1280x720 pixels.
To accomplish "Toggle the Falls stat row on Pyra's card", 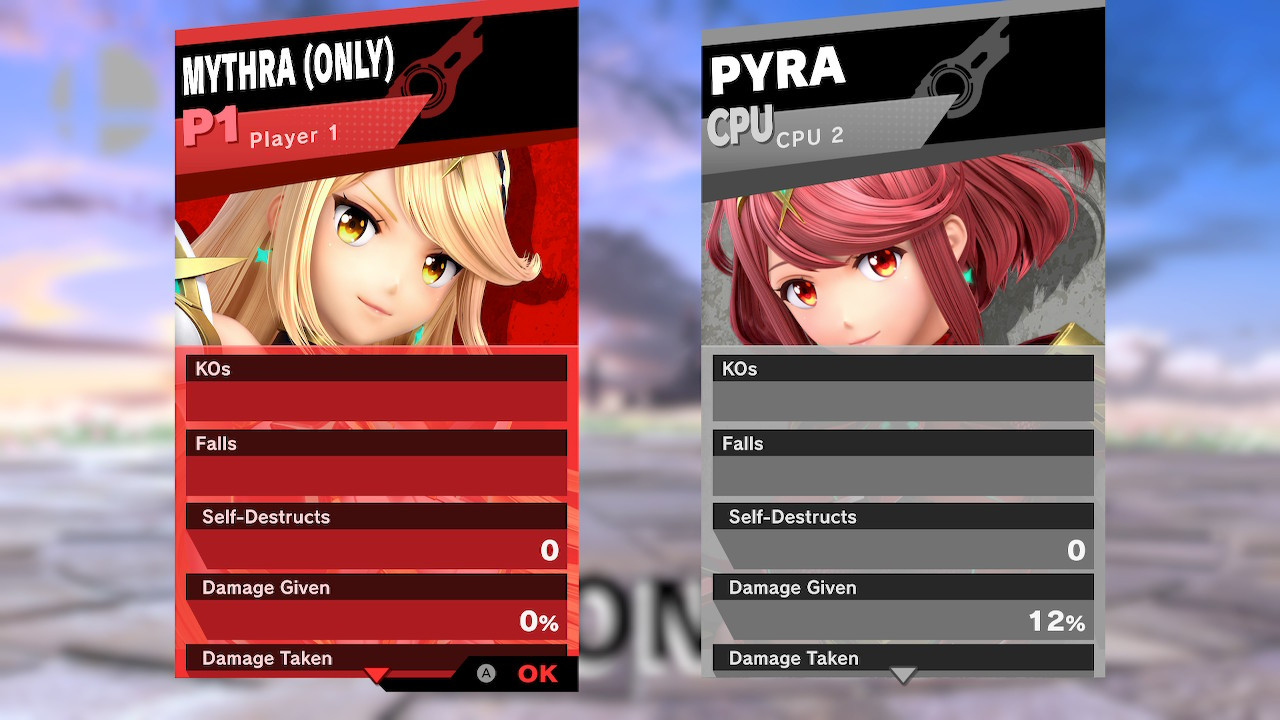I will 903,443.
